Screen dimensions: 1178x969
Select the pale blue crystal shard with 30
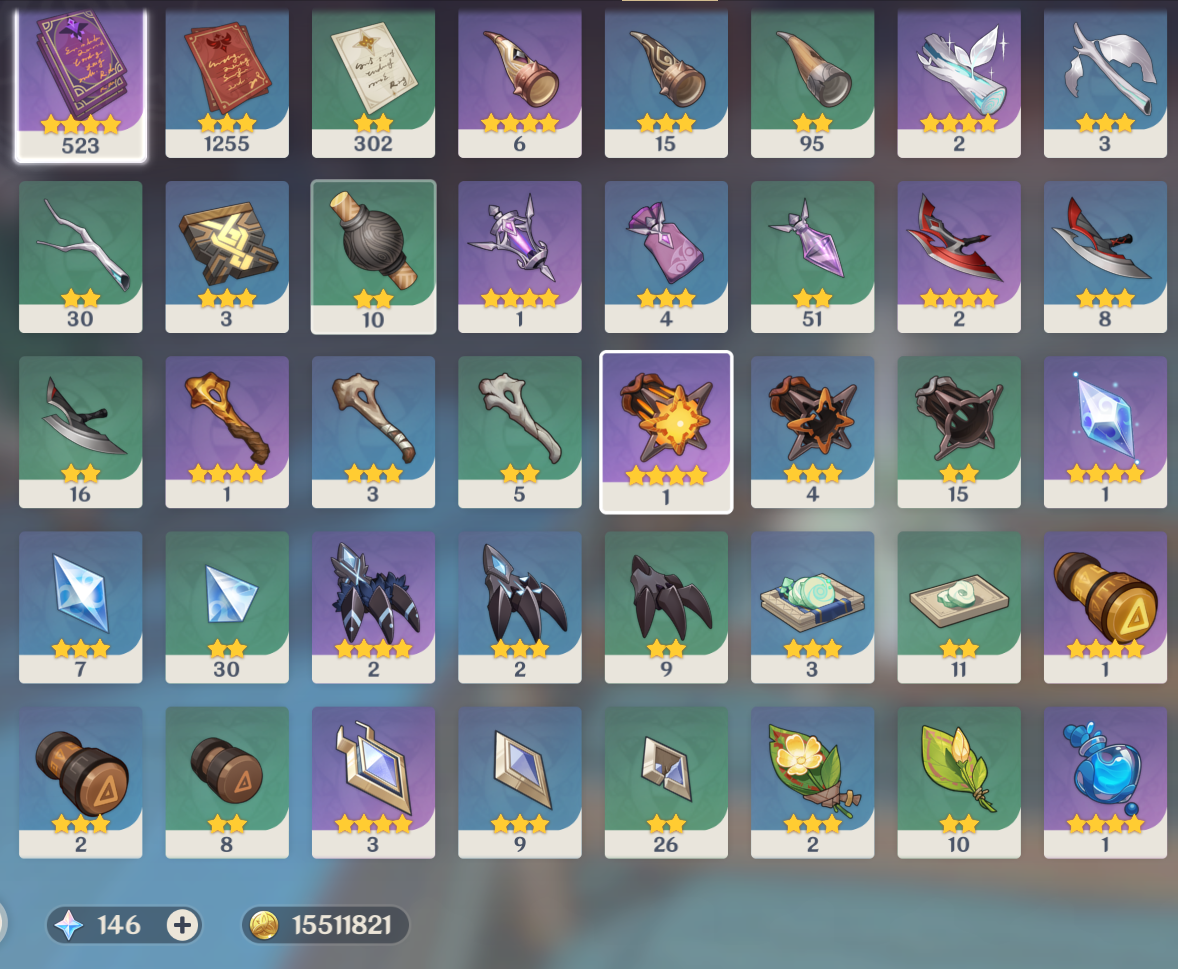point(227,605)
